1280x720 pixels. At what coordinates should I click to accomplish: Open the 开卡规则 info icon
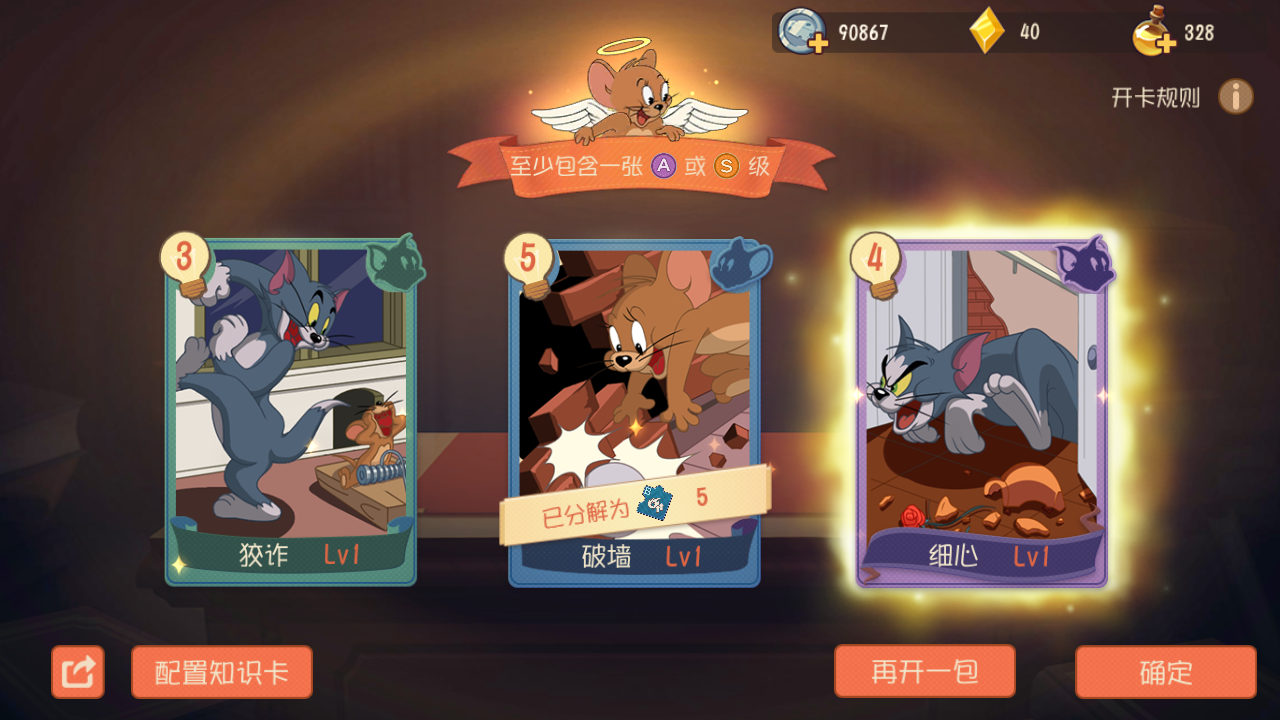coord(1236,96)
